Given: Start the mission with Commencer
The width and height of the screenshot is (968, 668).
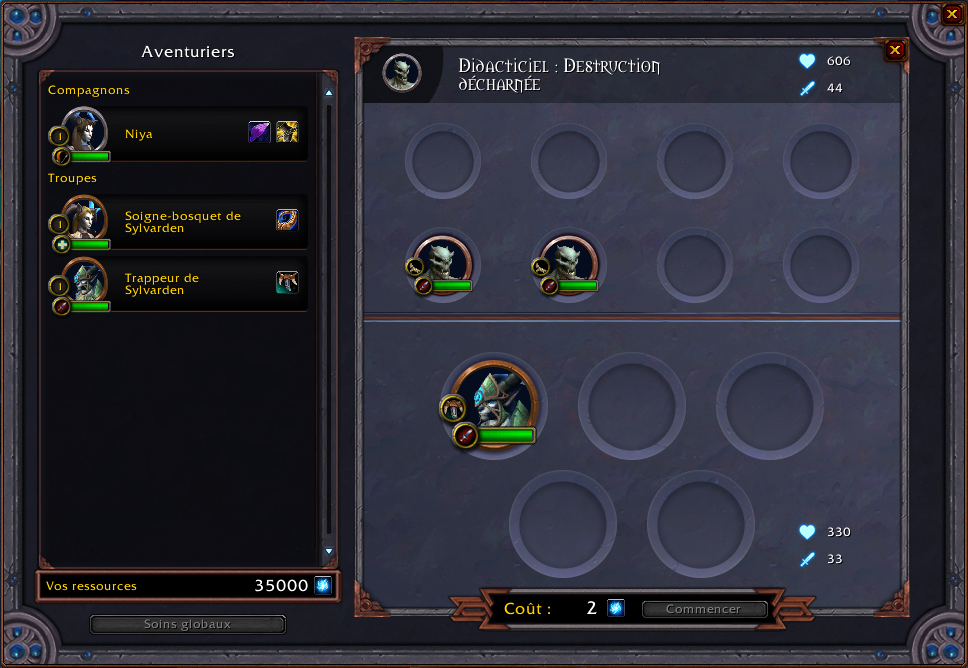Looking at the screenshot, I should 704,609.
